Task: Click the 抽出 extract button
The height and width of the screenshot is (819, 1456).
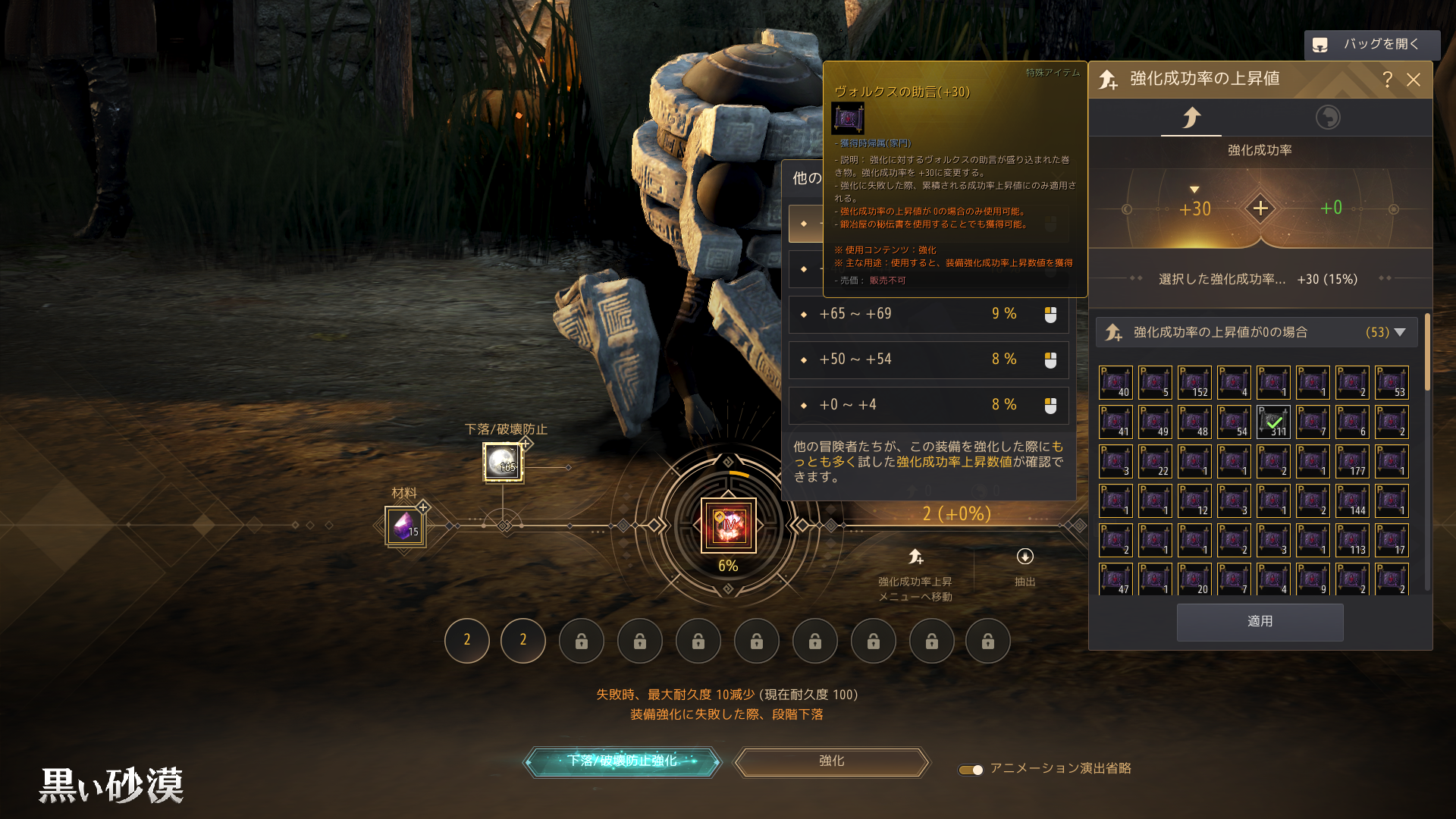Action: 1025,566
